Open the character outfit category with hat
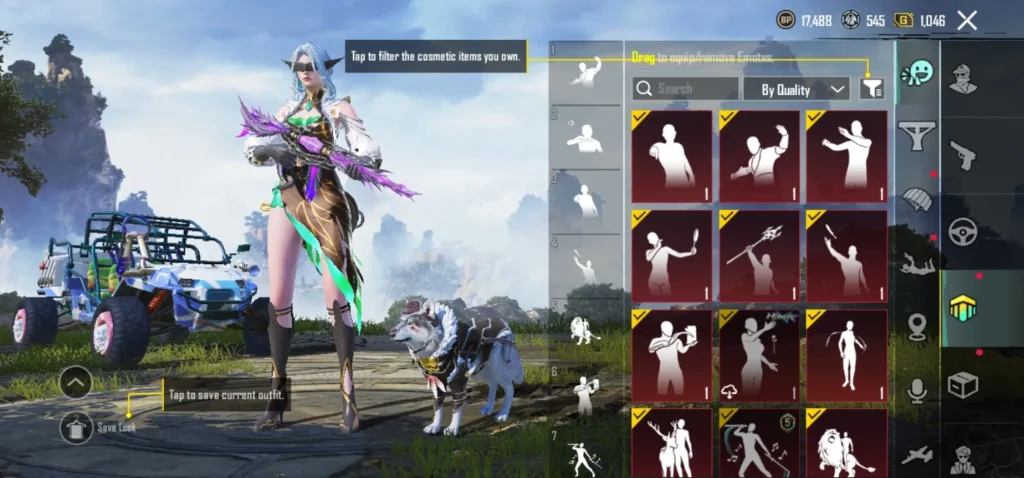Viewport: 1024px width, 478px height. (x=963, y=78)
